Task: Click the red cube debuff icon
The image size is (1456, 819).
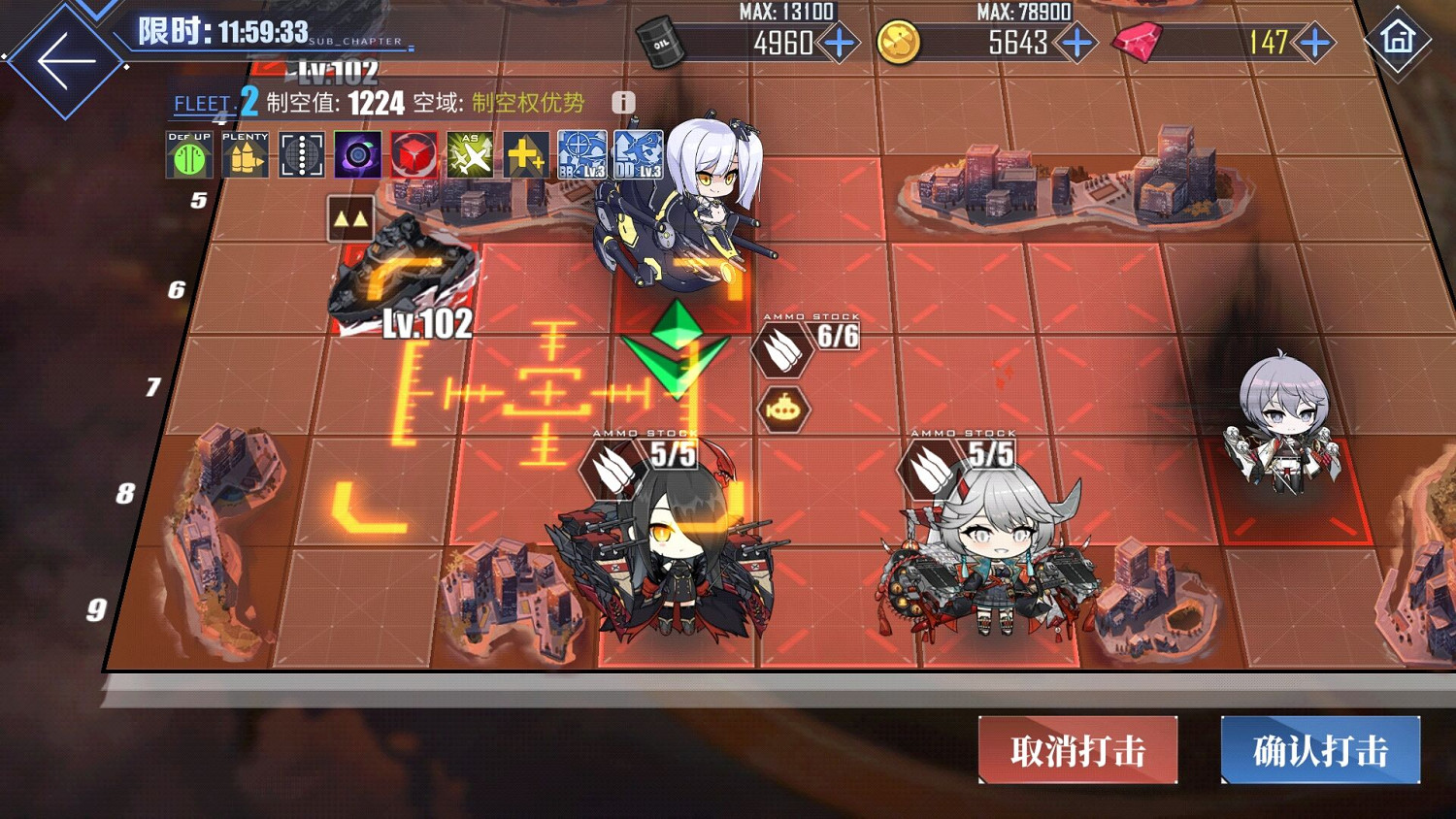Action: [414, 157]
